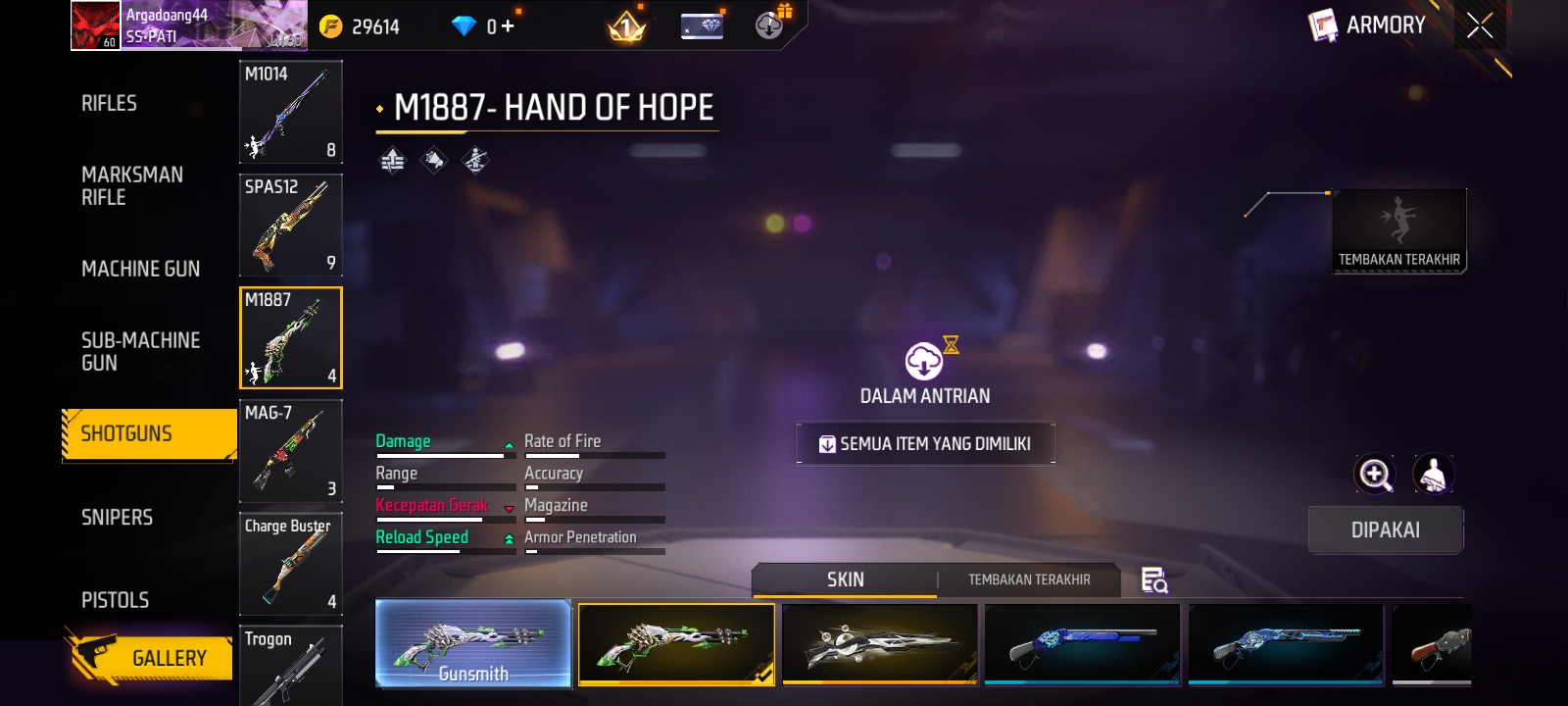Open the Gunsmith skin tile
Viewport: 1568px width, 706px height.
[x=473, y=643]
